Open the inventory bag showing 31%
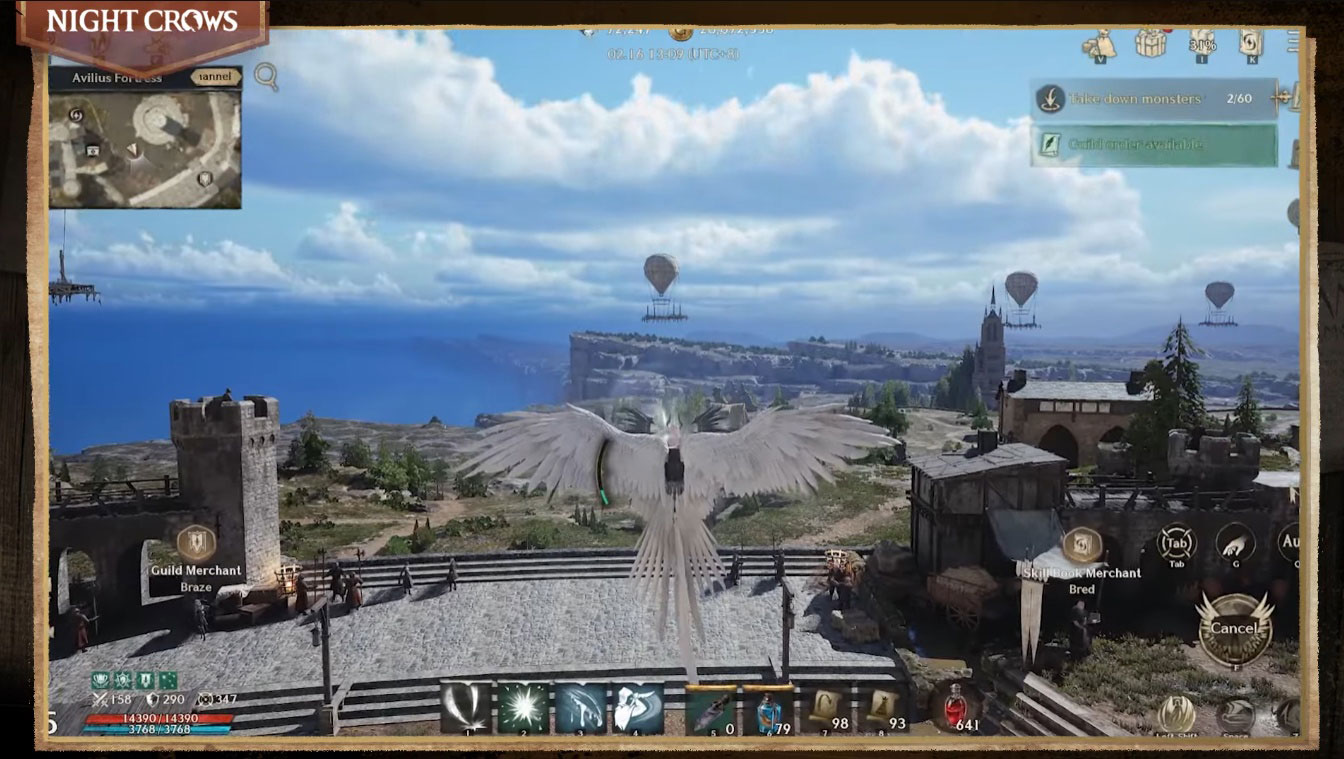The width and height of the screenshot is (1344, 759). 1201,43
